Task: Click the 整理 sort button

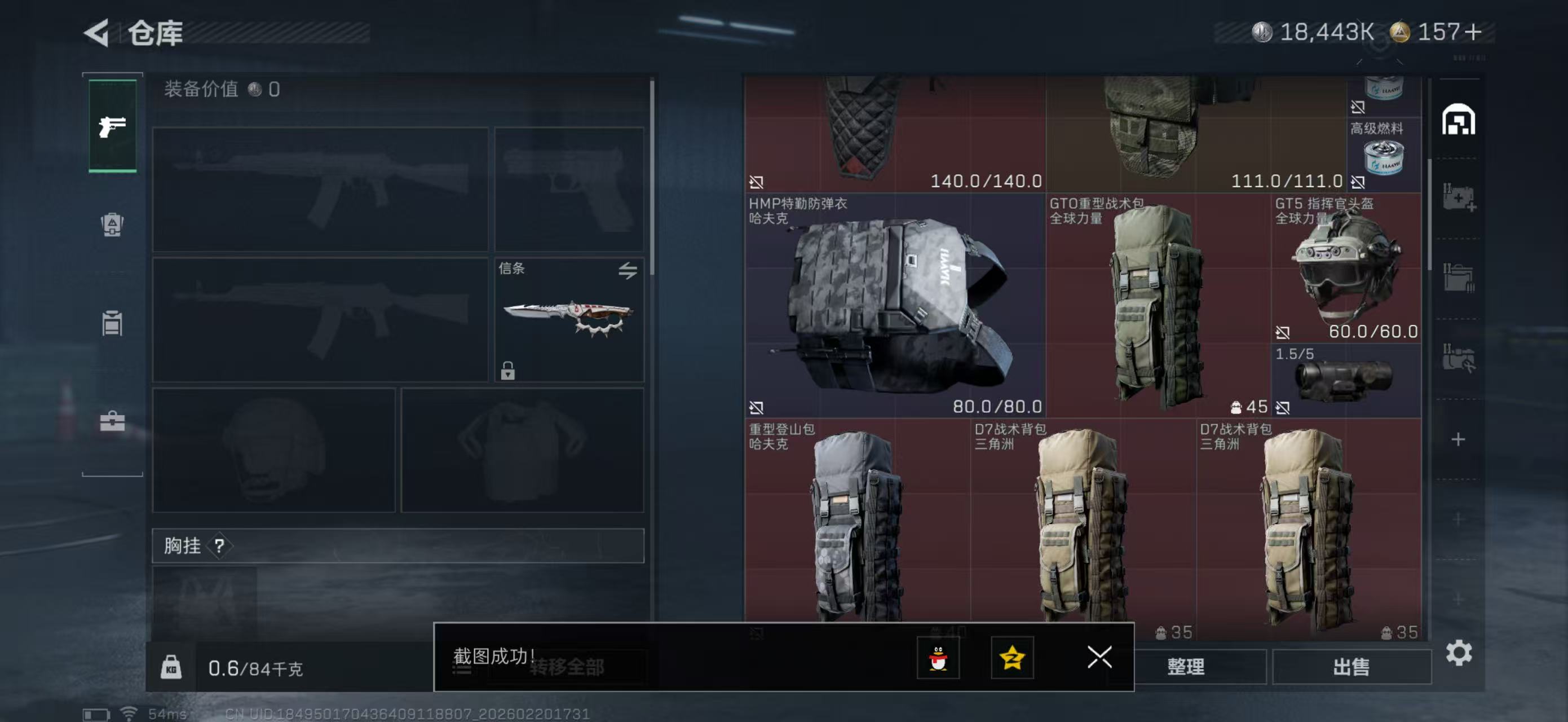Action: 1186,667
